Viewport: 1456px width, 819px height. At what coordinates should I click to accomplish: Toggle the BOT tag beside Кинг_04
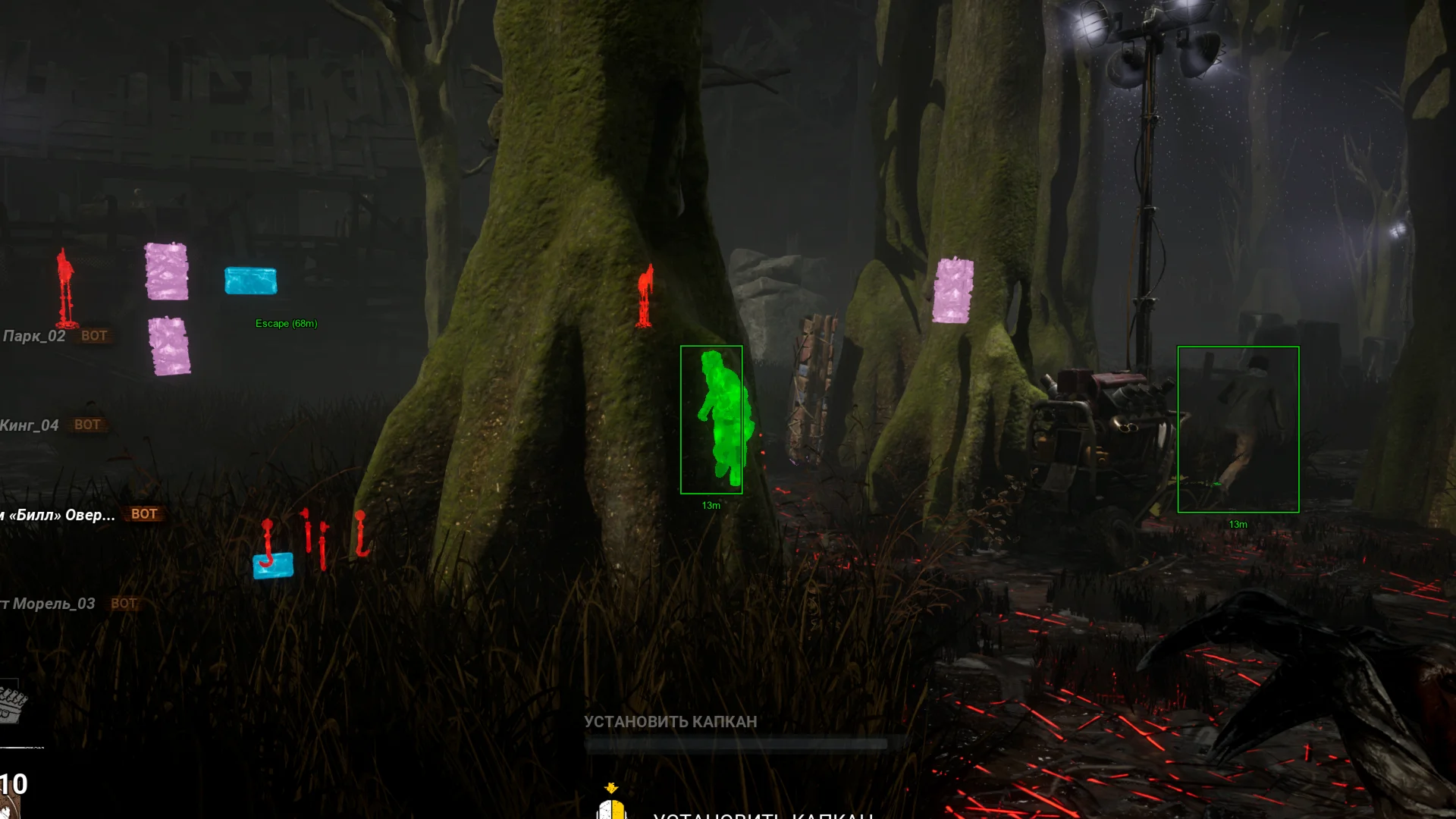88,425
